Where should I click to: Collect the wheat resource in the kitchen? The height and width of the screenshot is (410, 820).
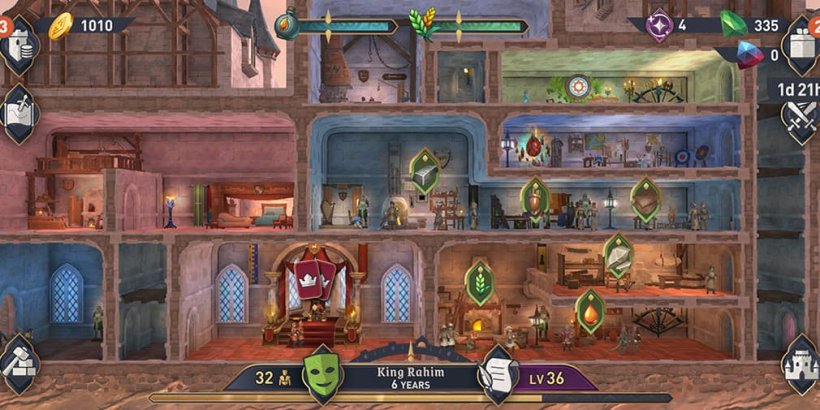tap(481, 282)
